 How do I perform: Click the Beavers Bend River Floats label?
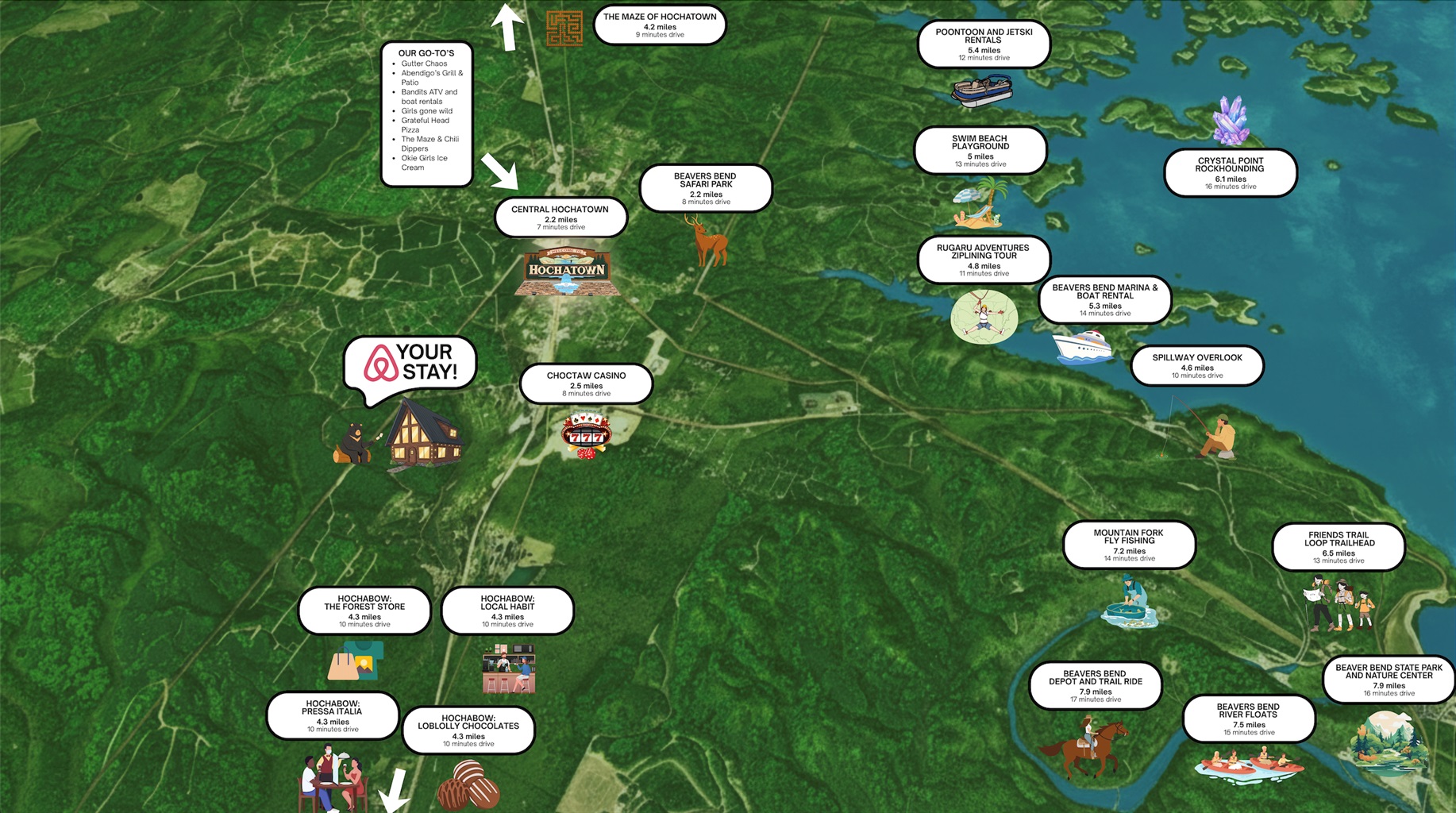tap(1249, 719)
